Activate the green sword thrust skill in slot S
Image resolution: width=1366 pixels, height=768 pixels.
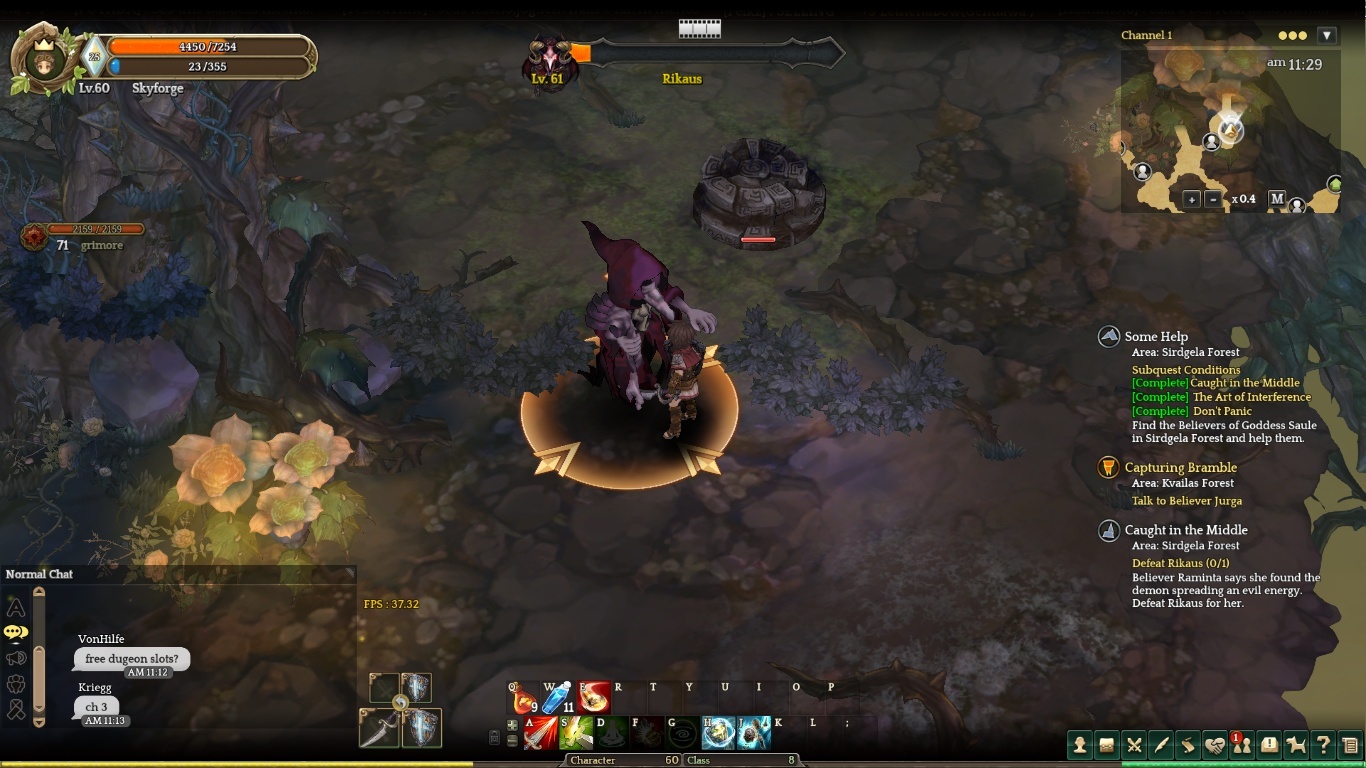pos(576,734)
